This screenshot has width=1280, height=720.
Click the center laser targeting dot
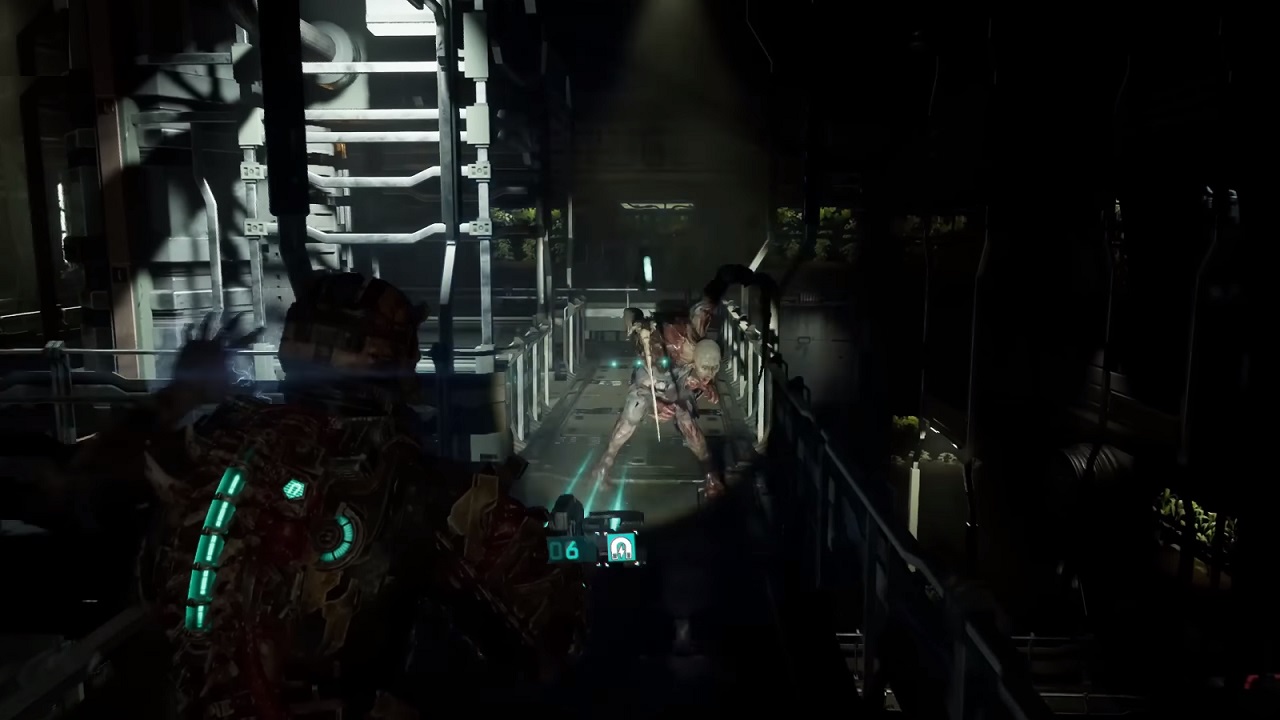[x=638, y=364]
